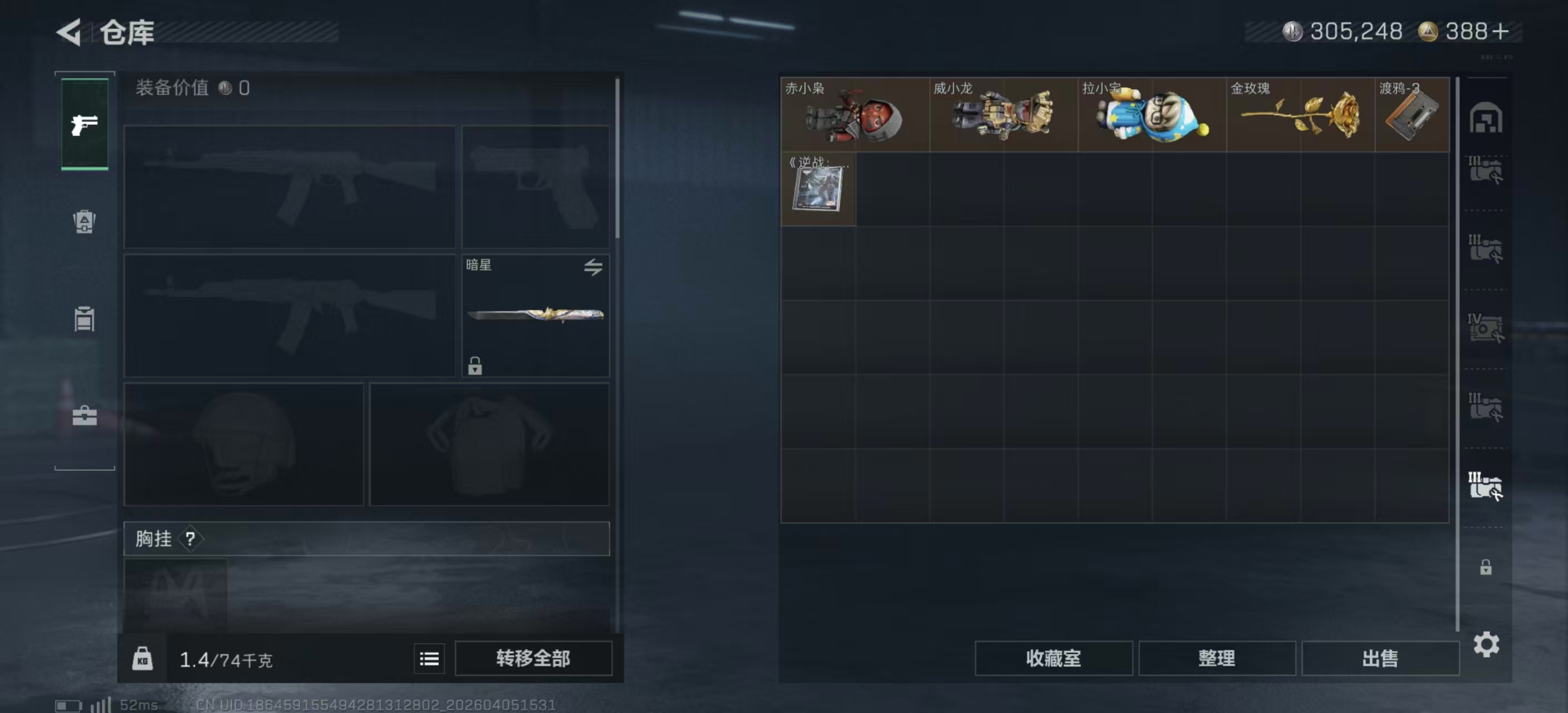Go back using the 仓库 back arrow
1568x713 pixels.
click(69, 32)
